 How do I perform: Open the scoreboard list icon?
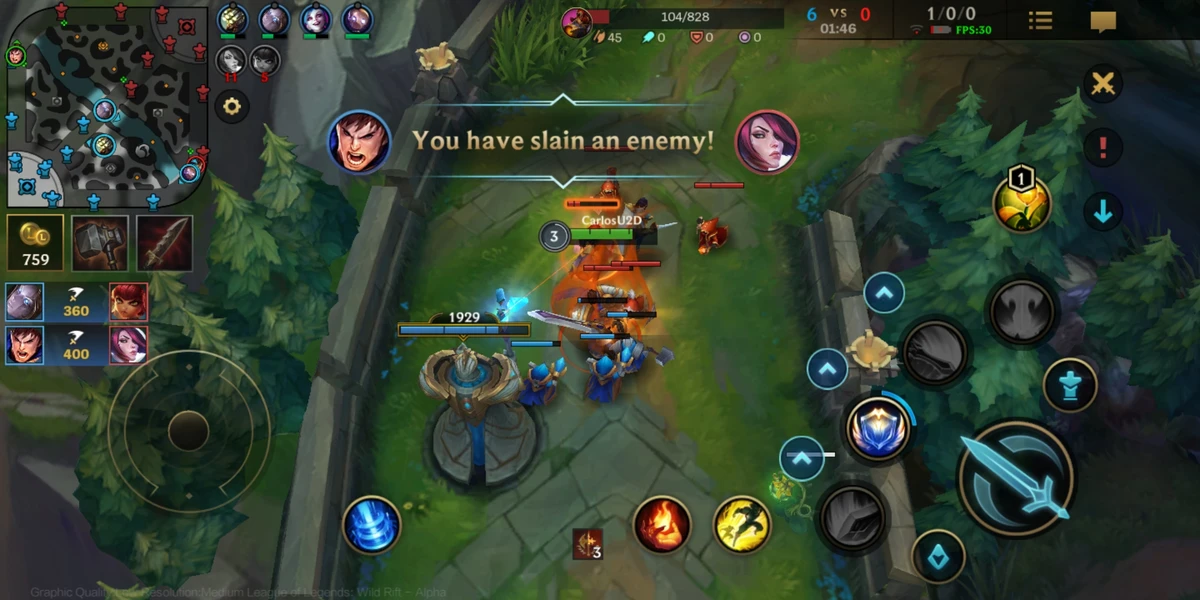[x=1041, y=21]
